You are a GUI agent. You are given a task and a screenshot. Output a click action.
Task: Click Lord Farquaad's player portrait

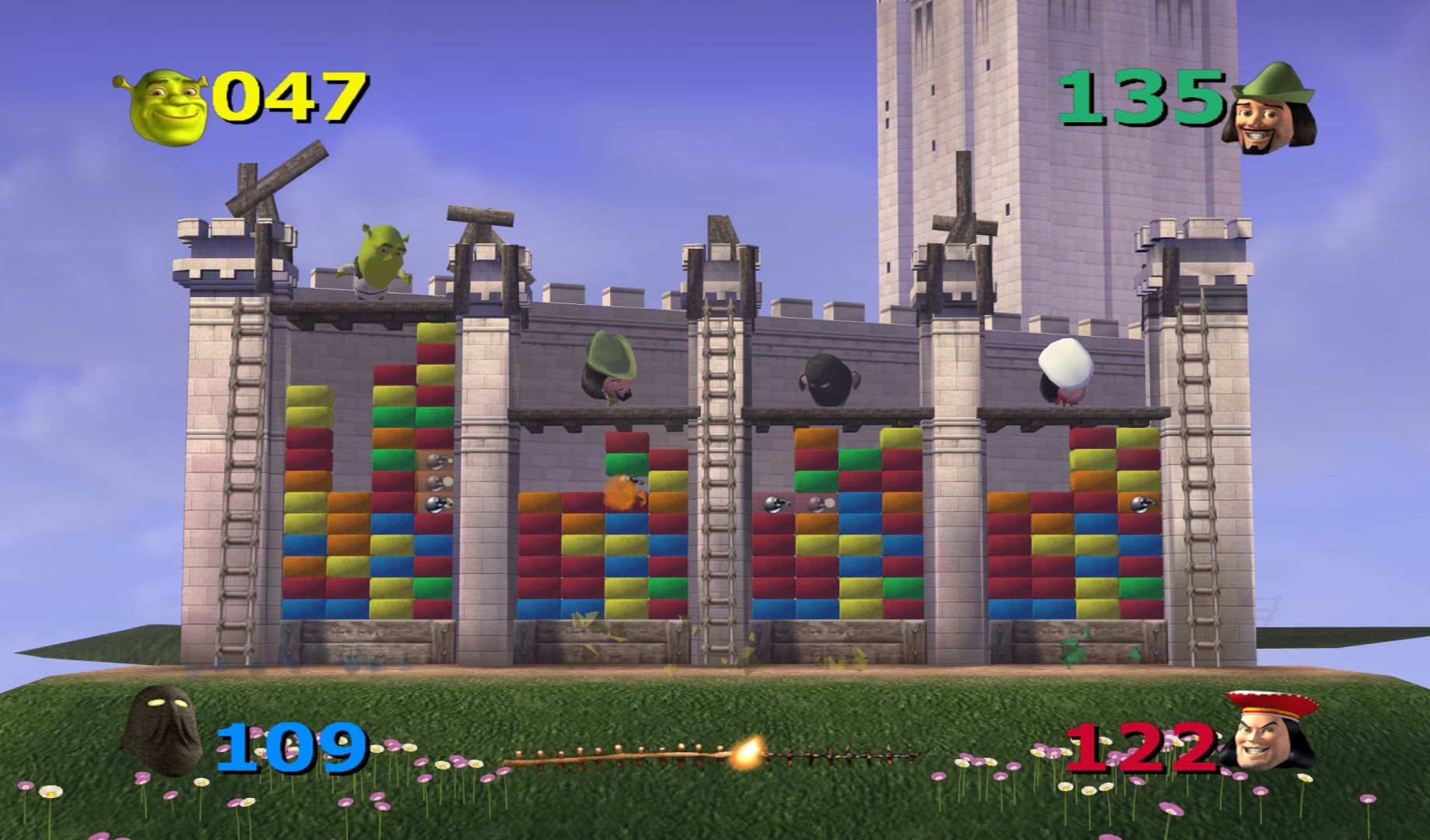[x=1268, y=731]
